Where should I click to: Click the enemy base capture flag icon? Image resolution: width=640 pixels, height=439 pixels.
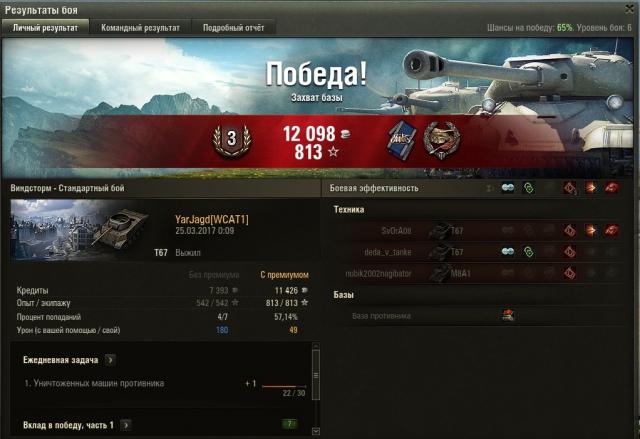coord(507,315)
